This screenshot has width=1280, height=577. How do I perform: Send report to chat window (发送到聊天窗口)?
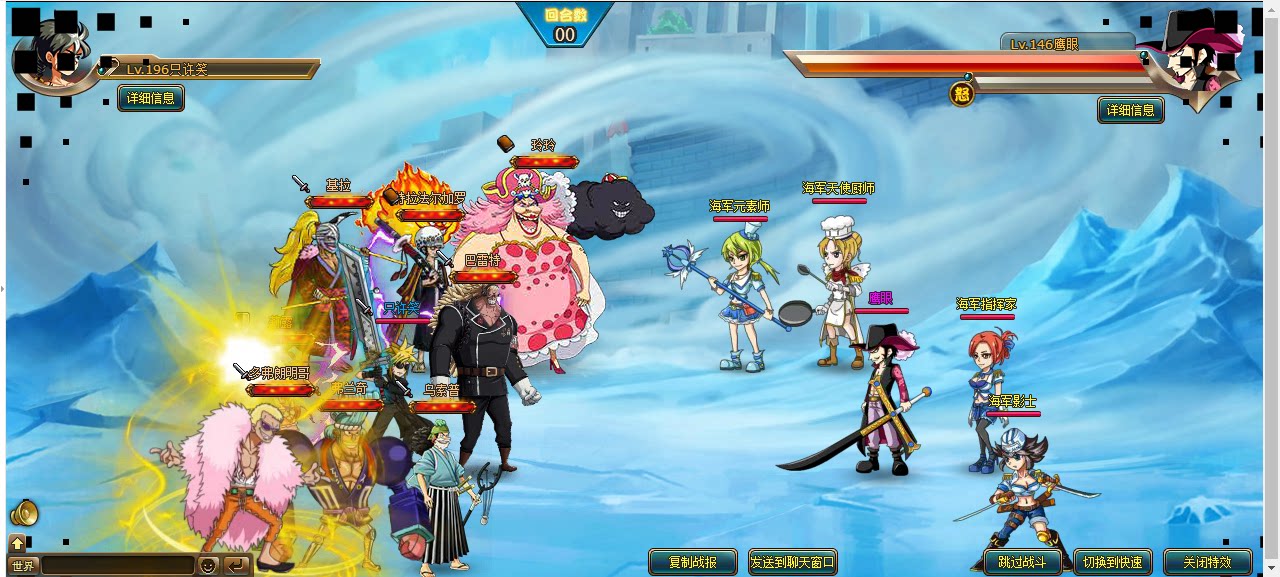tap(793, 562)
